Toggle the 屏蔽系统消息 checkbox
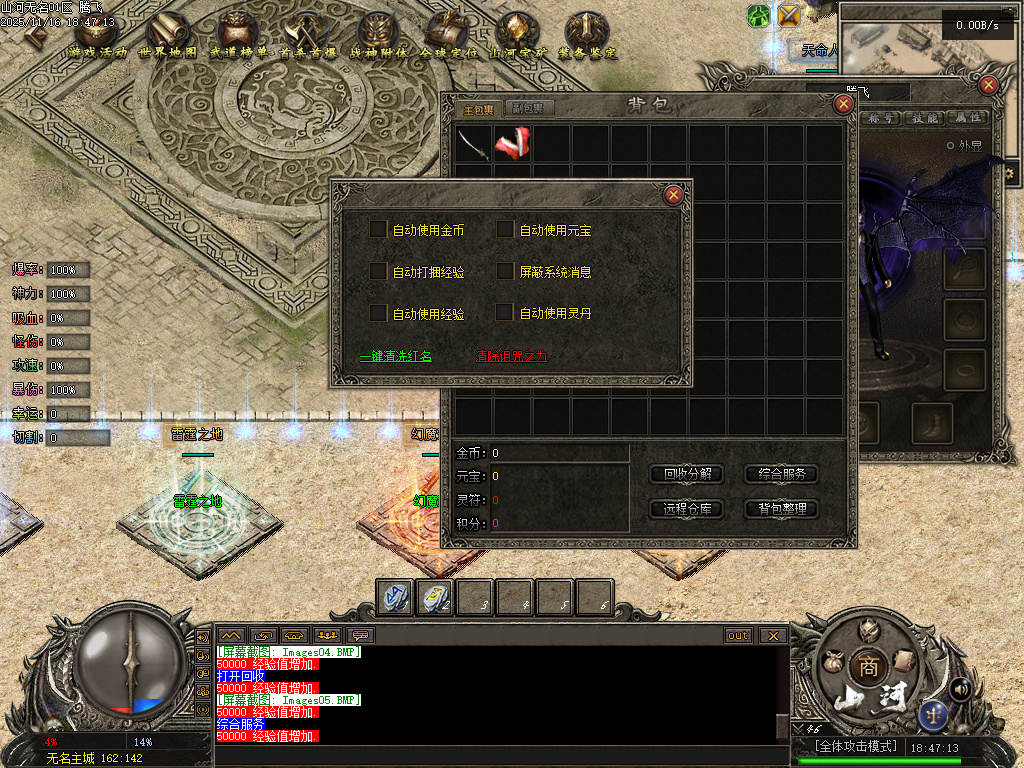This screenshot has width=1024, height=768. (505, 271)
